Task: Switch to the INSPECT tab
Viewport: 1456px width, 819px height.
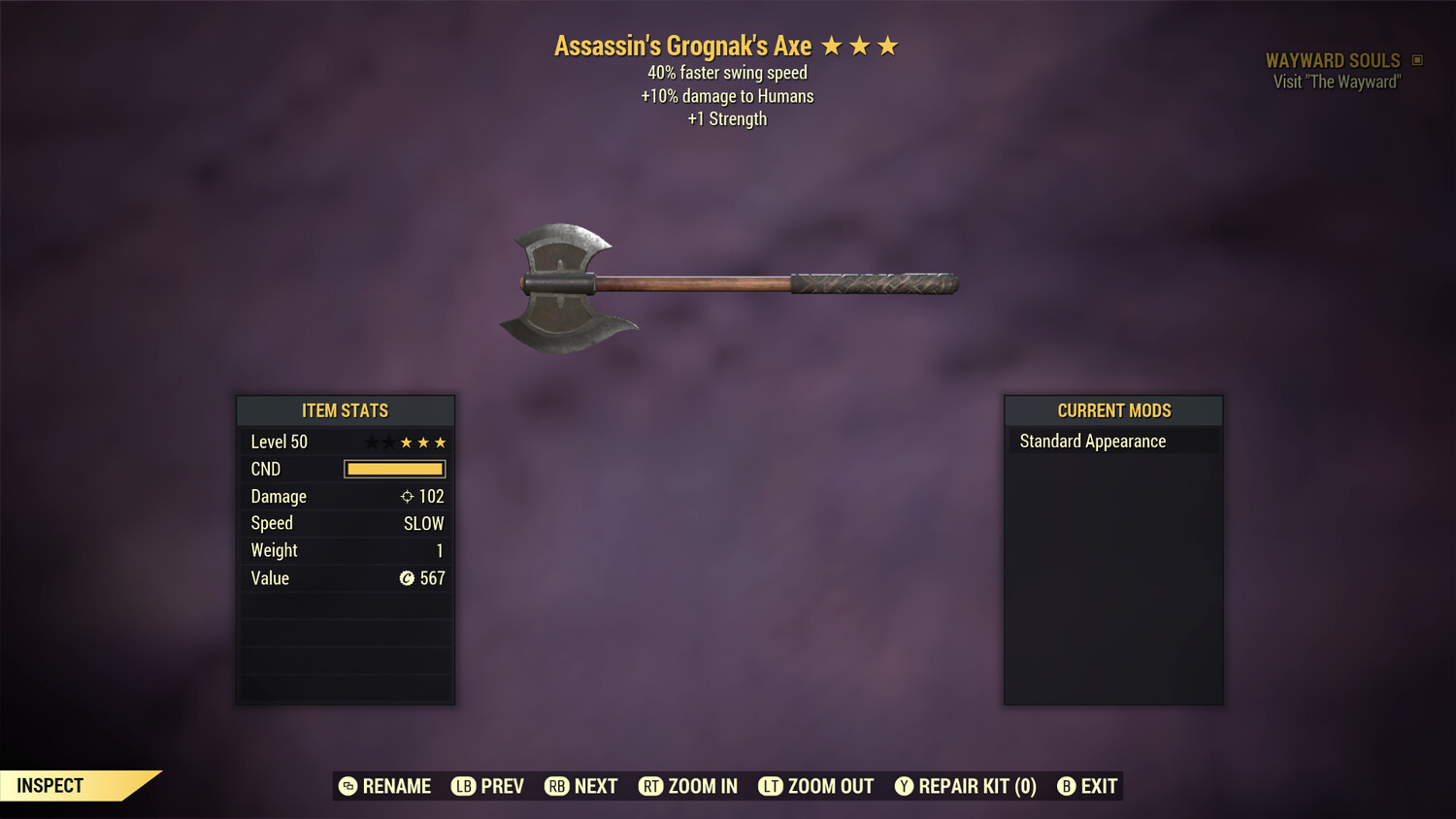Action: pos(50,785)
